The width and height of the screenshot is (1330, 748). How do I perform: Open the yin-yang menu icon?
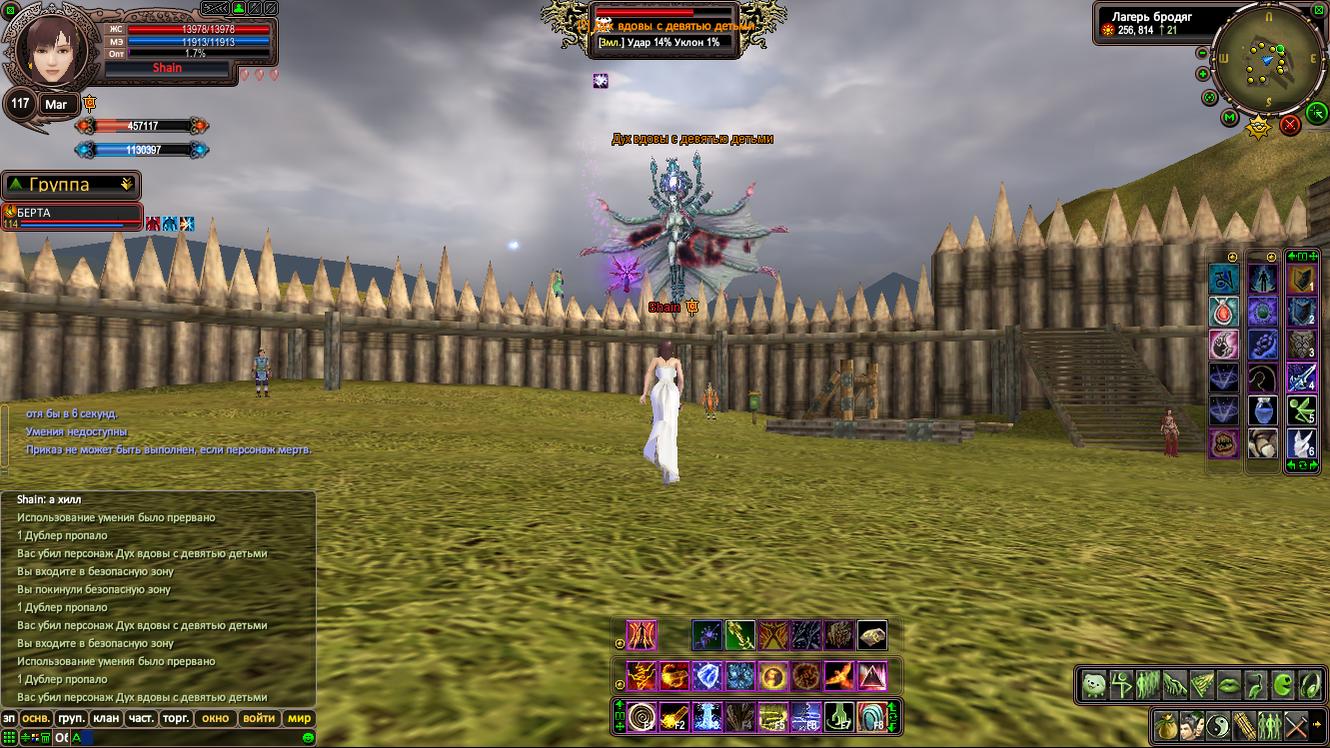tap(1218, 724)
